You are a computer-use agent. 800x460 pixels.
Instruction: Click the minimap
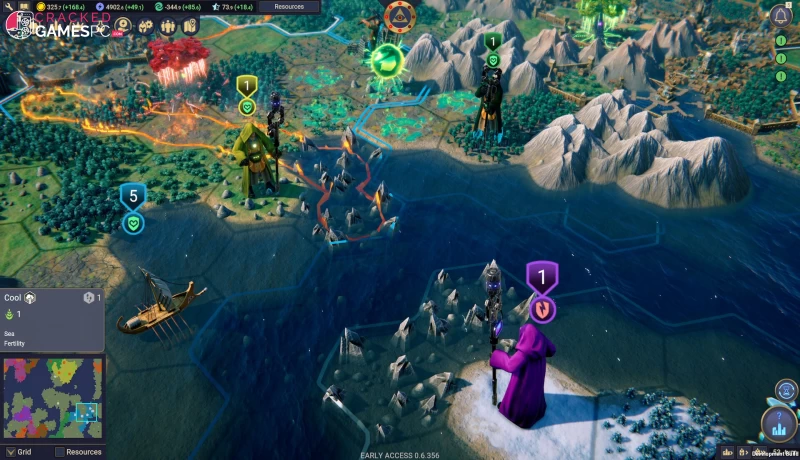tap(52, 398)
